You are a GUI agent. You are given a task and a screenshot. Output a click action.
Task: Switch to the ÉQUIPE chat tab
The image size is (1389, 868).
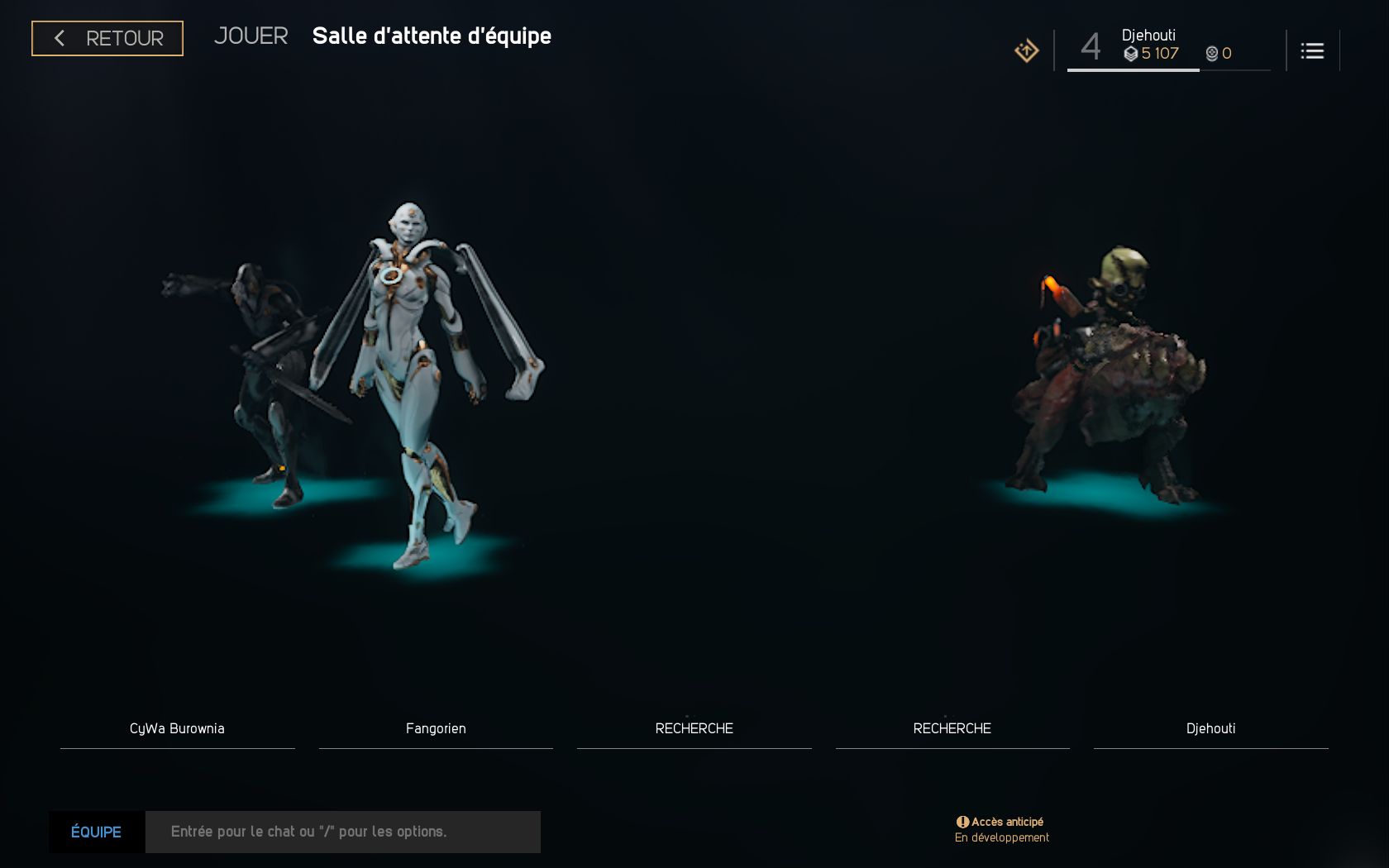[x=95, y=832]
